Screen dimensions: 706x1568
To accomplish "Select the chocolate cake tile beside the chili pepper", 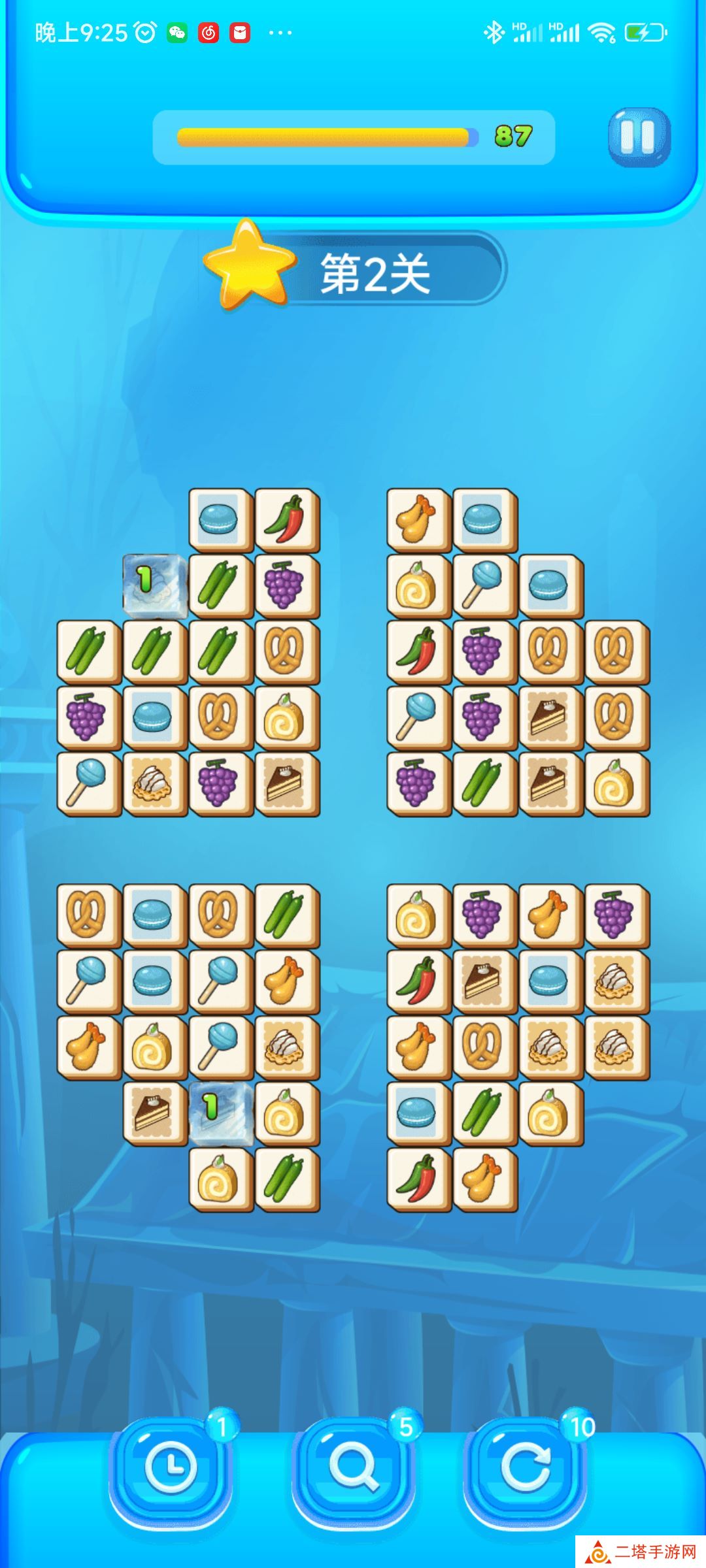I will click(x=484, y=981).
